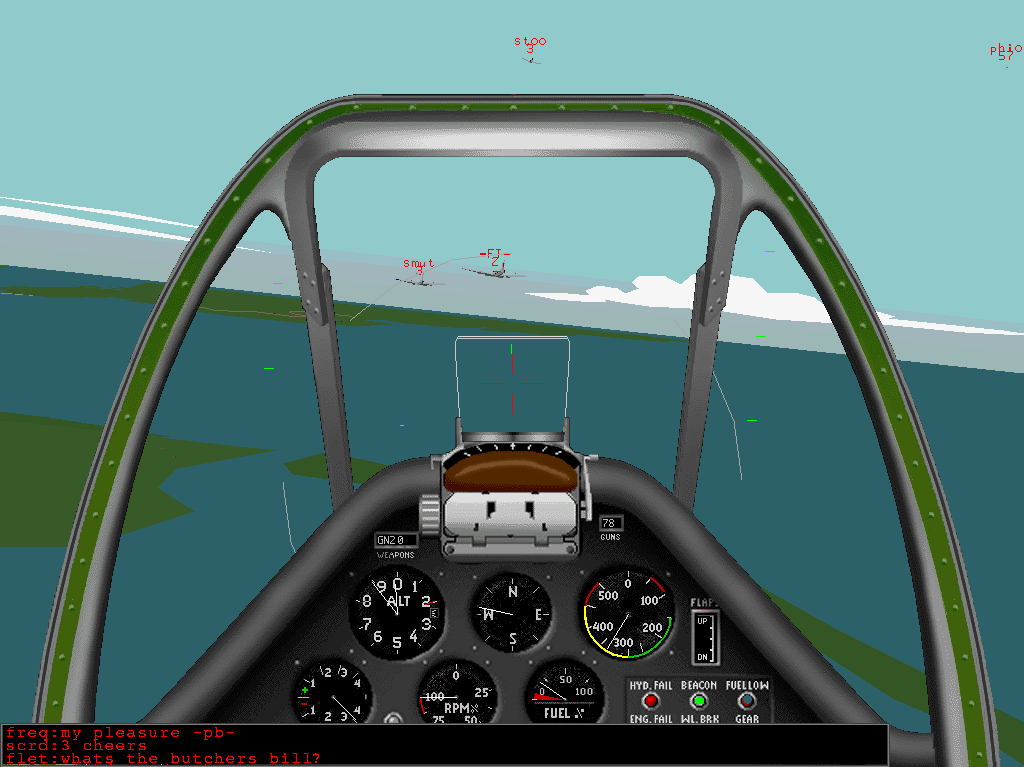Click the radio chat message box
Screen dimensions: 1024x767
[444, 745]
